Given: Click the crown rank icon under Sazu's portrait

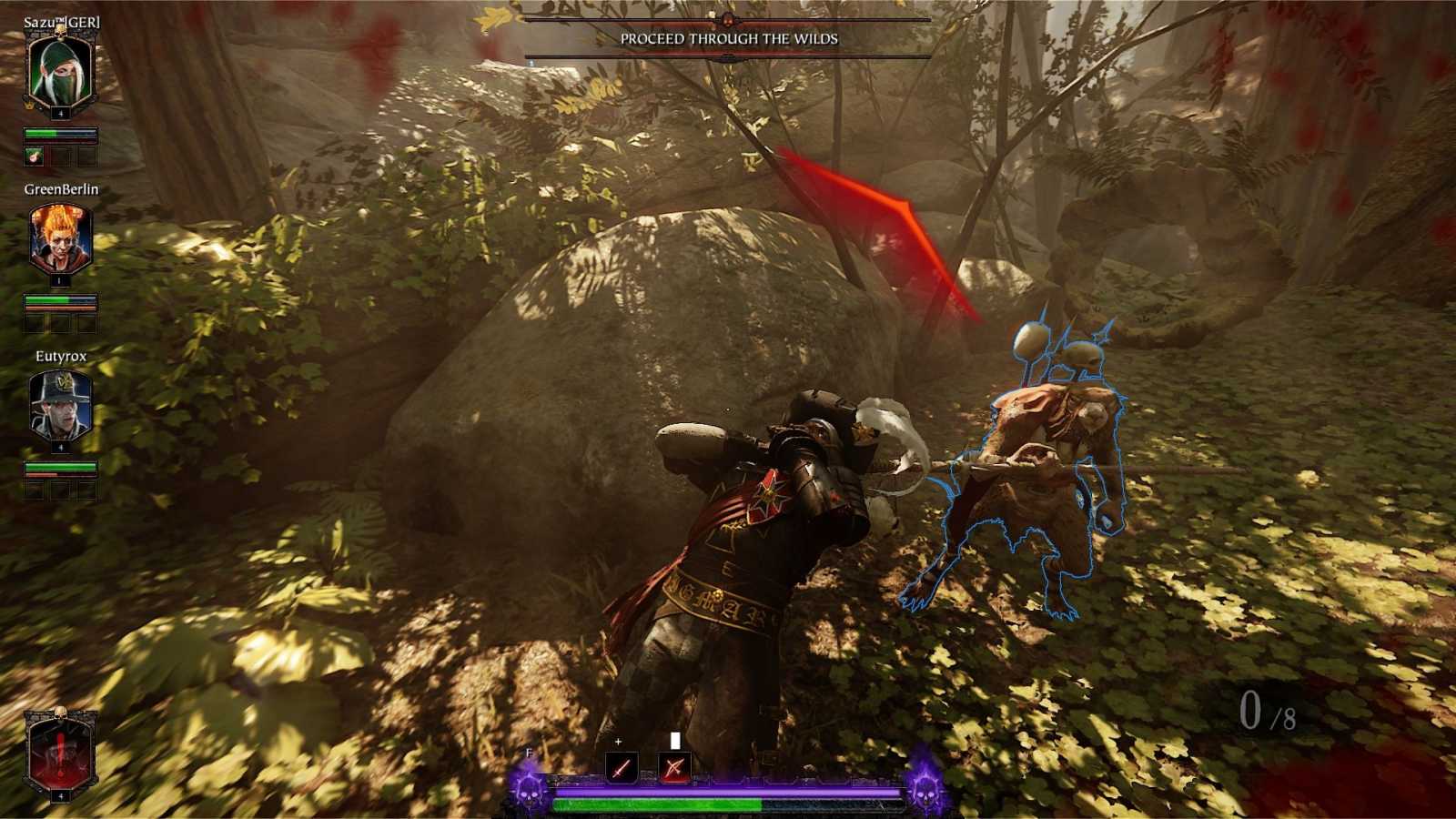Looking at the screenshot, I should [28, 106].
